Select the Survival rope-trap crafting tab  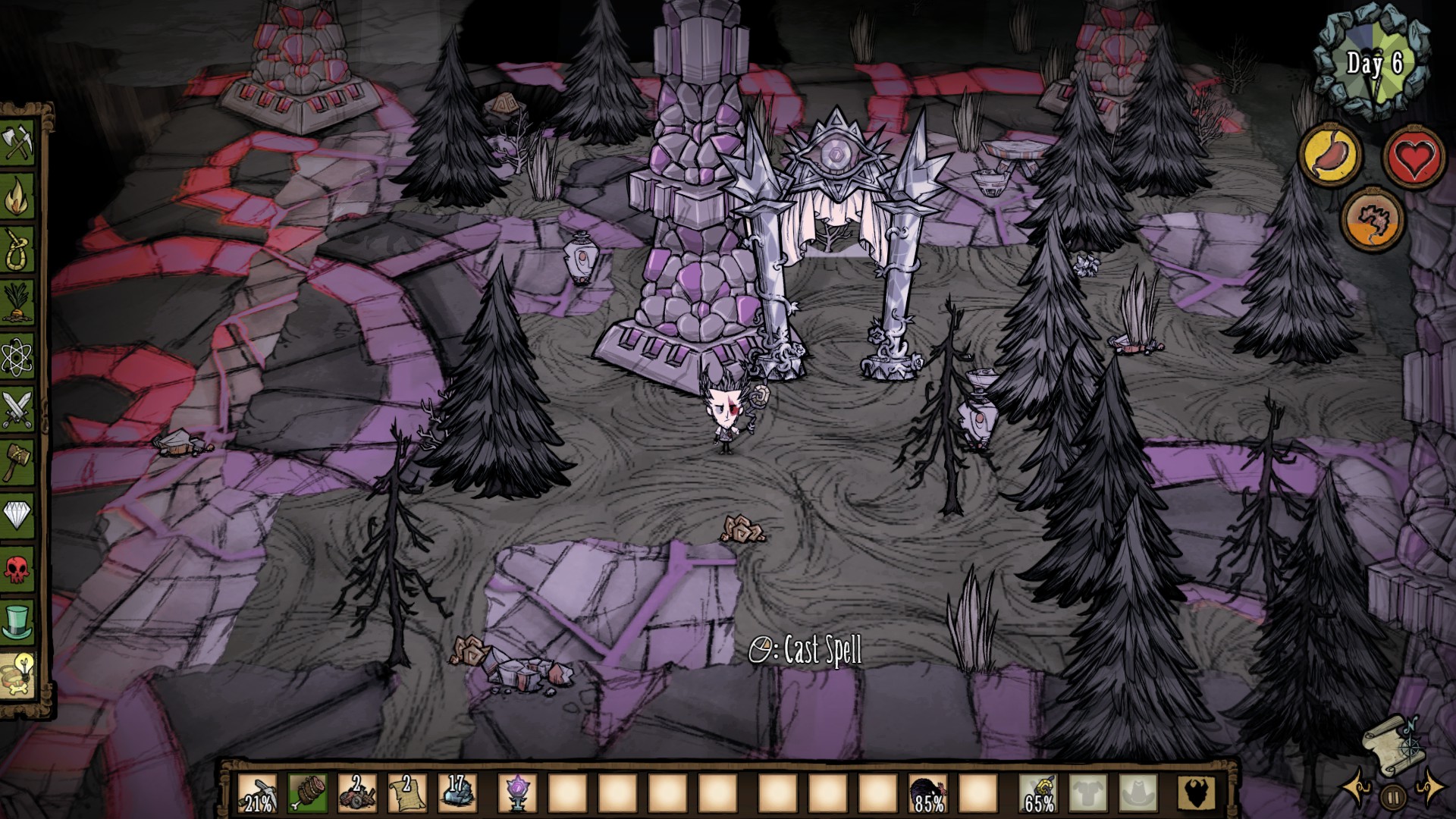[18, 249]
